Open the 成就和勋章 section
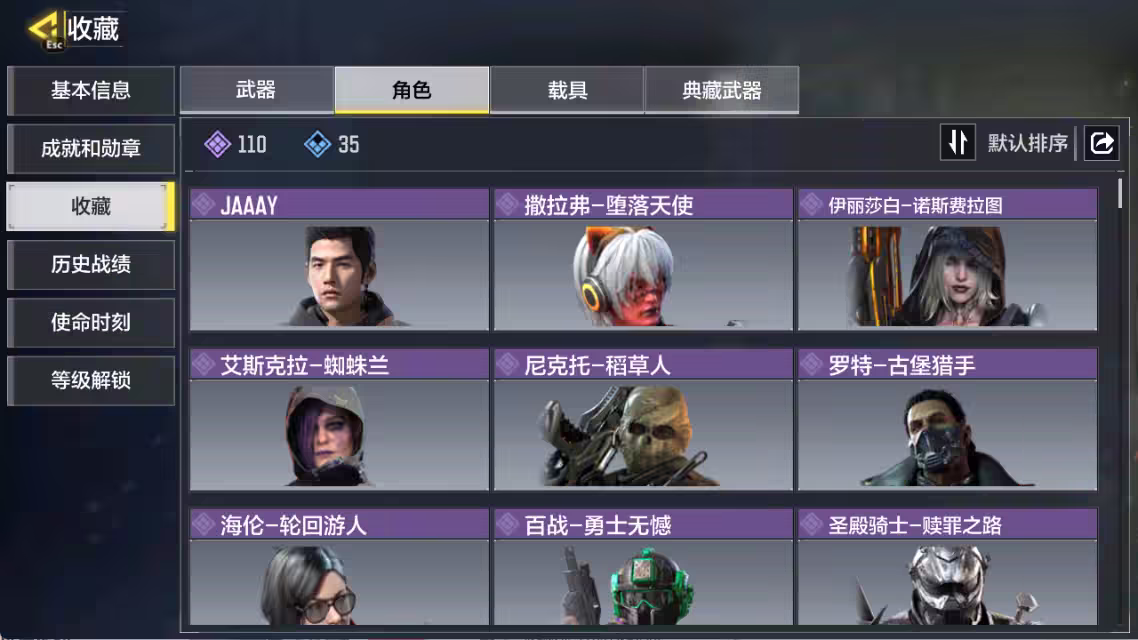Screen dimensions: 1138x640 tap(91, 149)
